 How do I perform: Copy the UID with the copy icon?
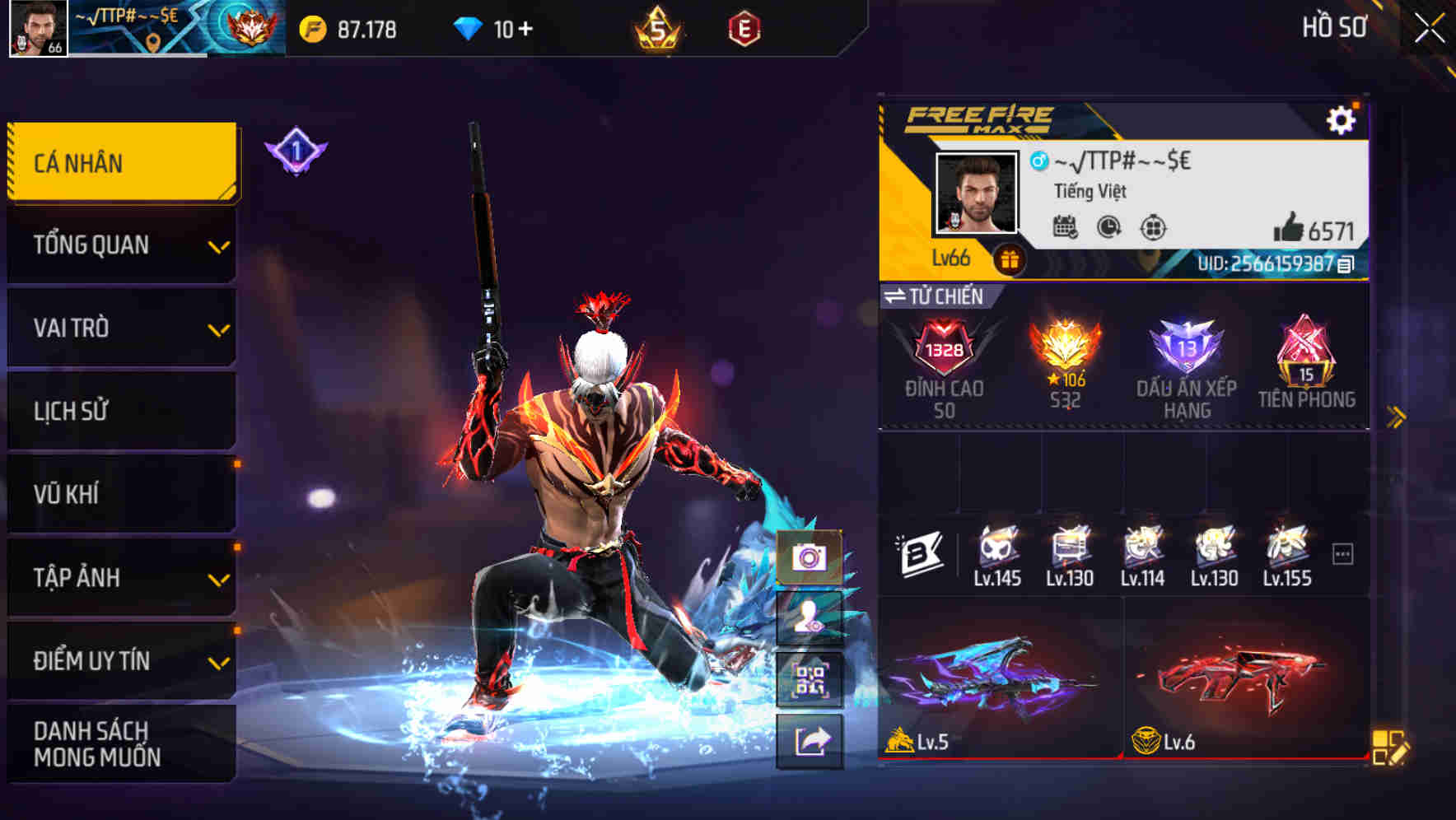click(1345, 266)
